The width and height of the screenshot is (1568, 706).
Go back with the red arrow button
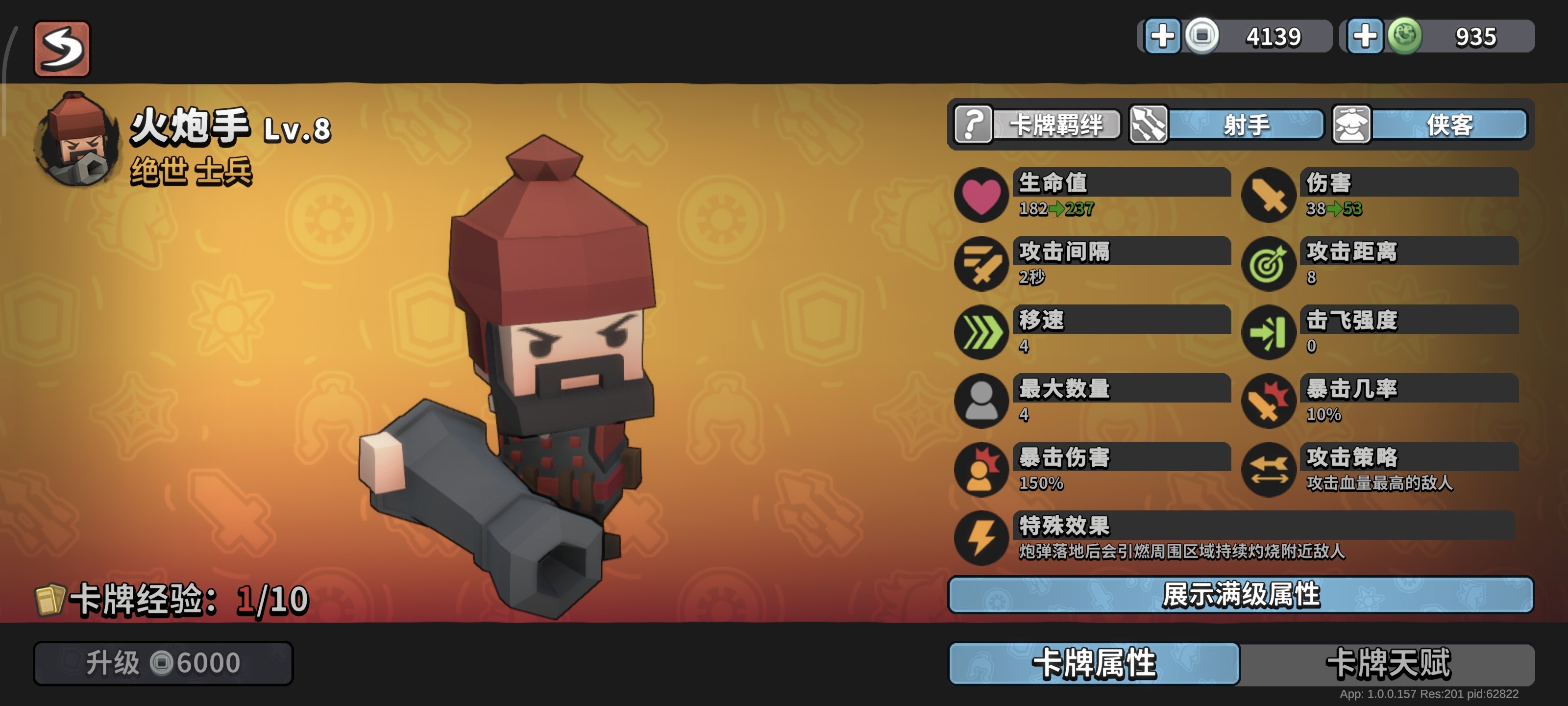62,49
